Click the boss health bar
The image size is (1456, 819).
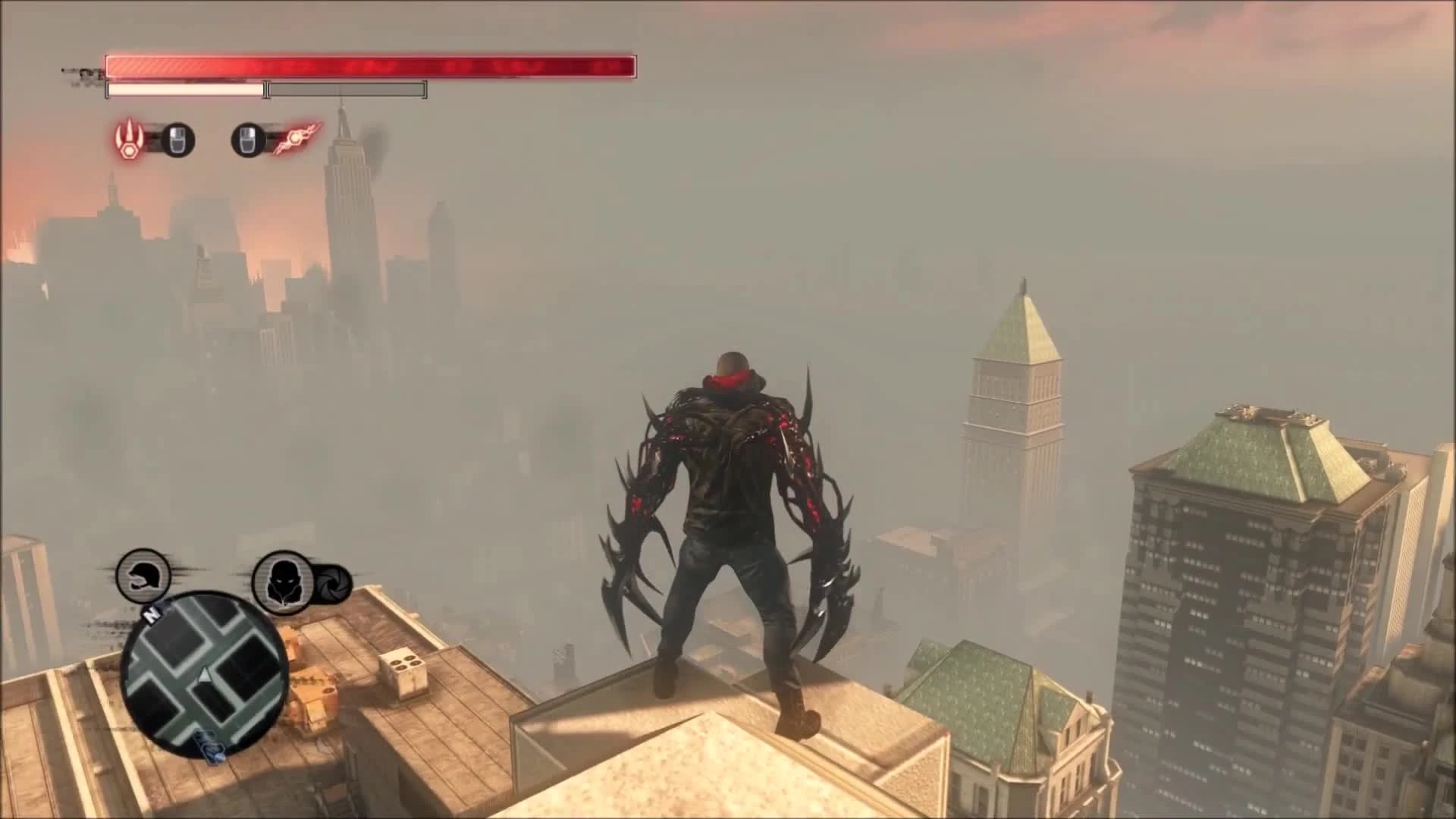pos(372,67)
